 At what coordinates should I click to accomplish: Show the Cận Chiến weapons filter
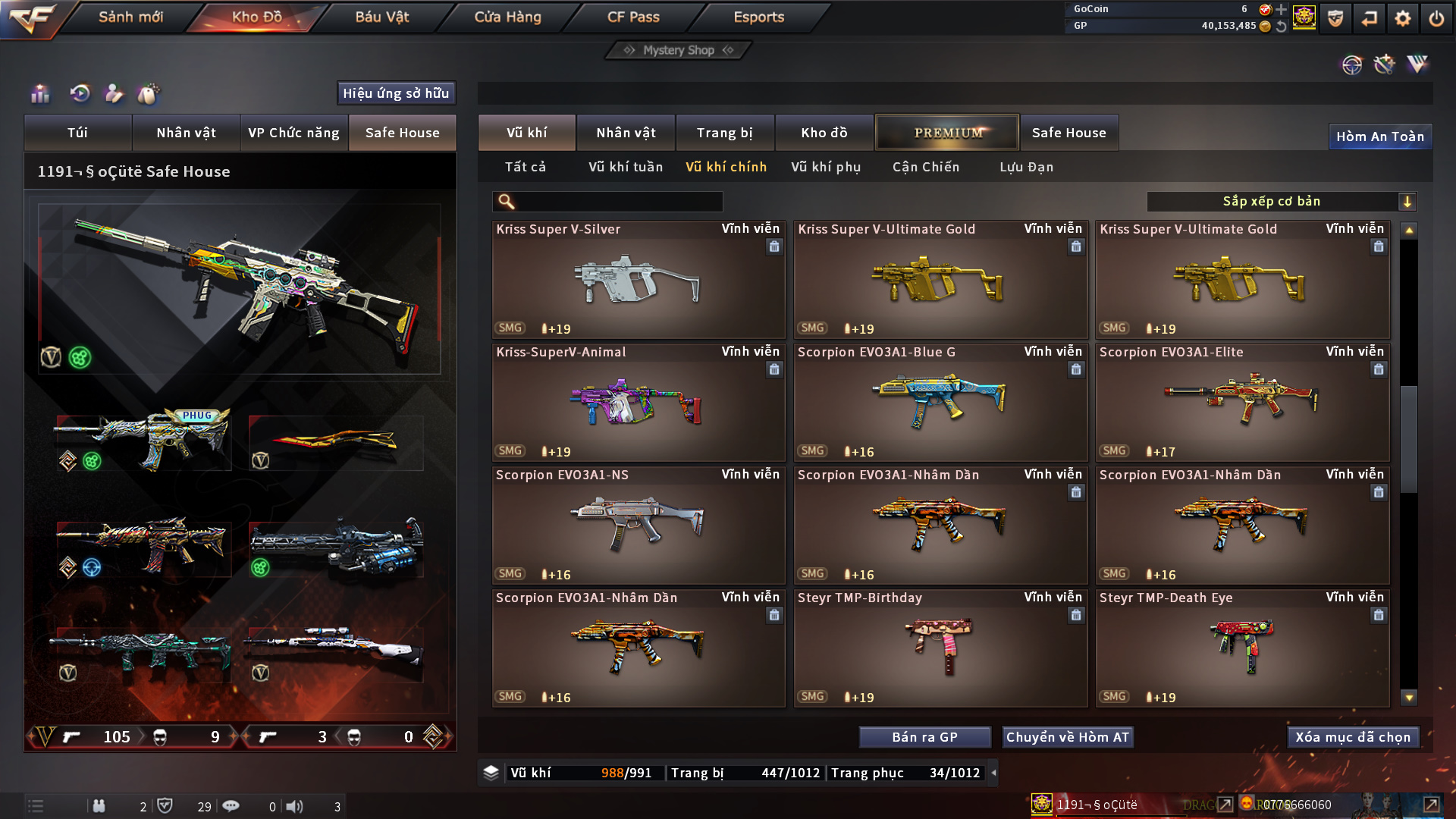(x=925, y=167)
